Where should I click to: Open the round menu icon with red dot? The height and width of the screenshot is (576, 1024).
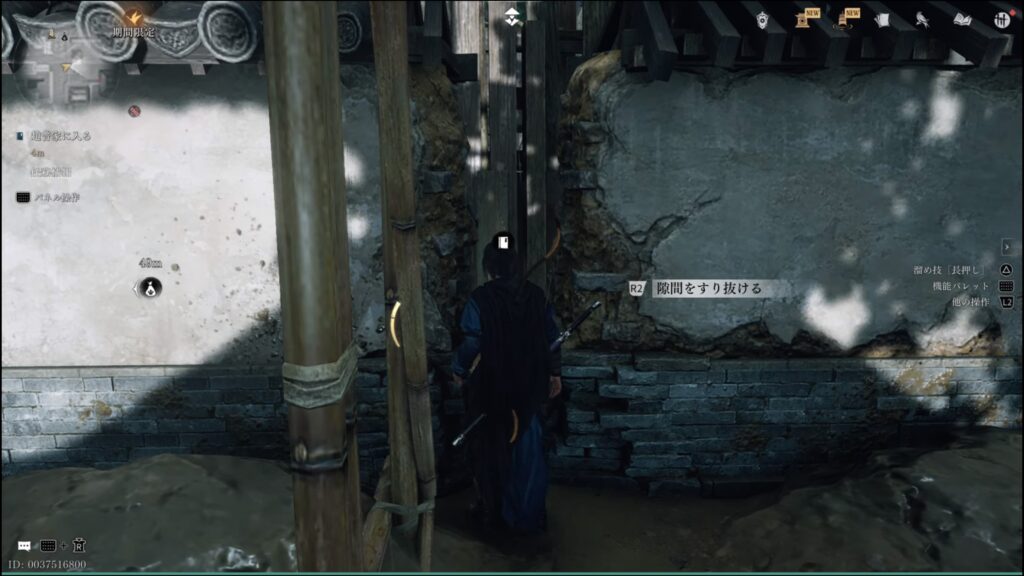coord(1000,20)
